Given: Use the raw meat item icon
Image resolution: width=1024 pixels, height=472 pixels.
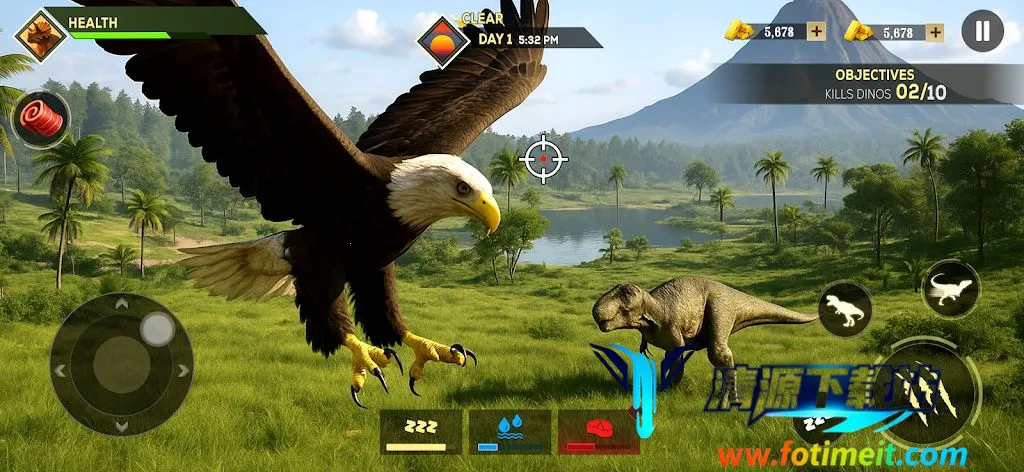Looking at the screenshot, I should (41, 120).
